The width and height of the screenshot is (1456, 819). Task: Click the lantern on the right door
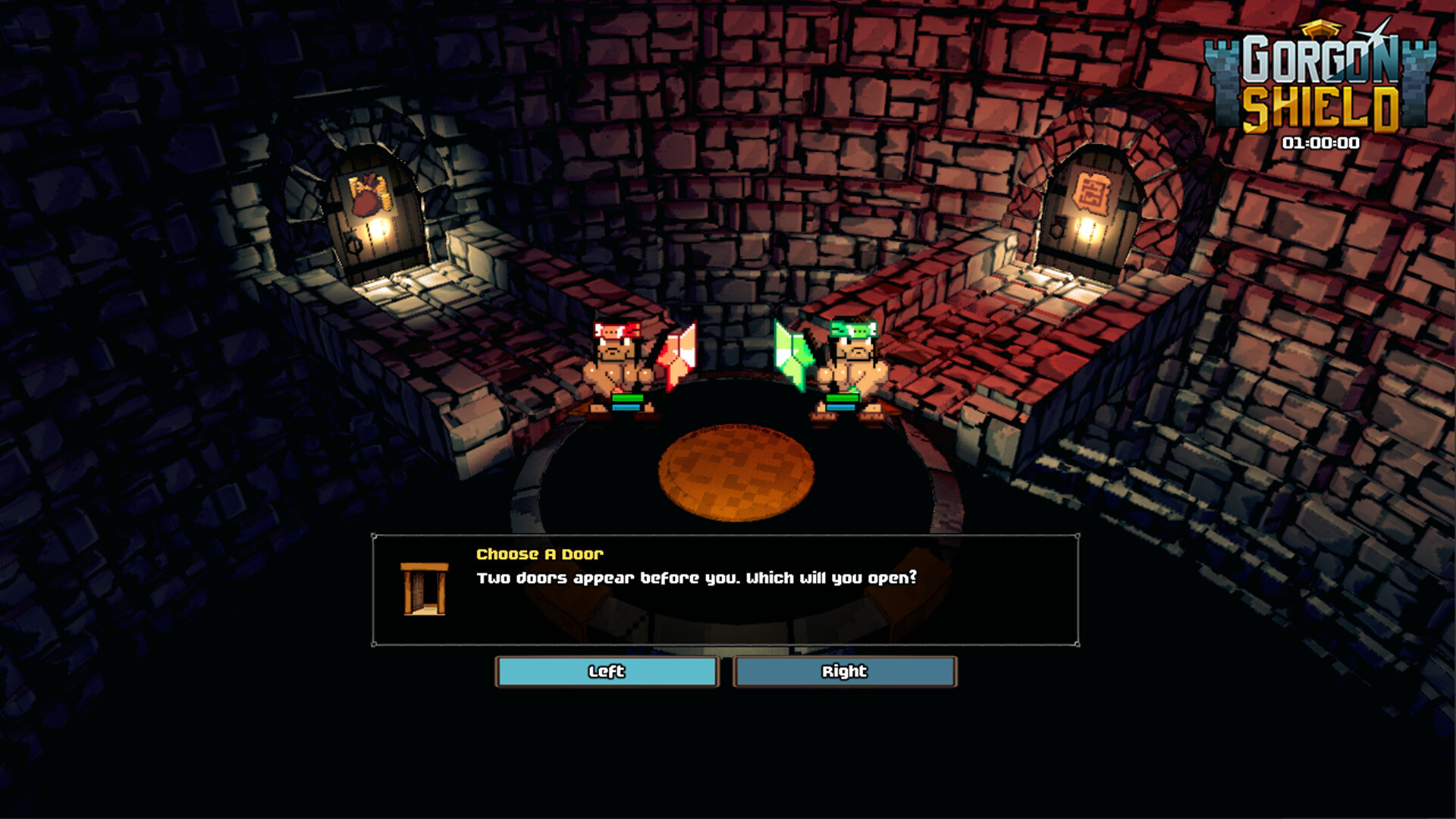click(1087, 231)
